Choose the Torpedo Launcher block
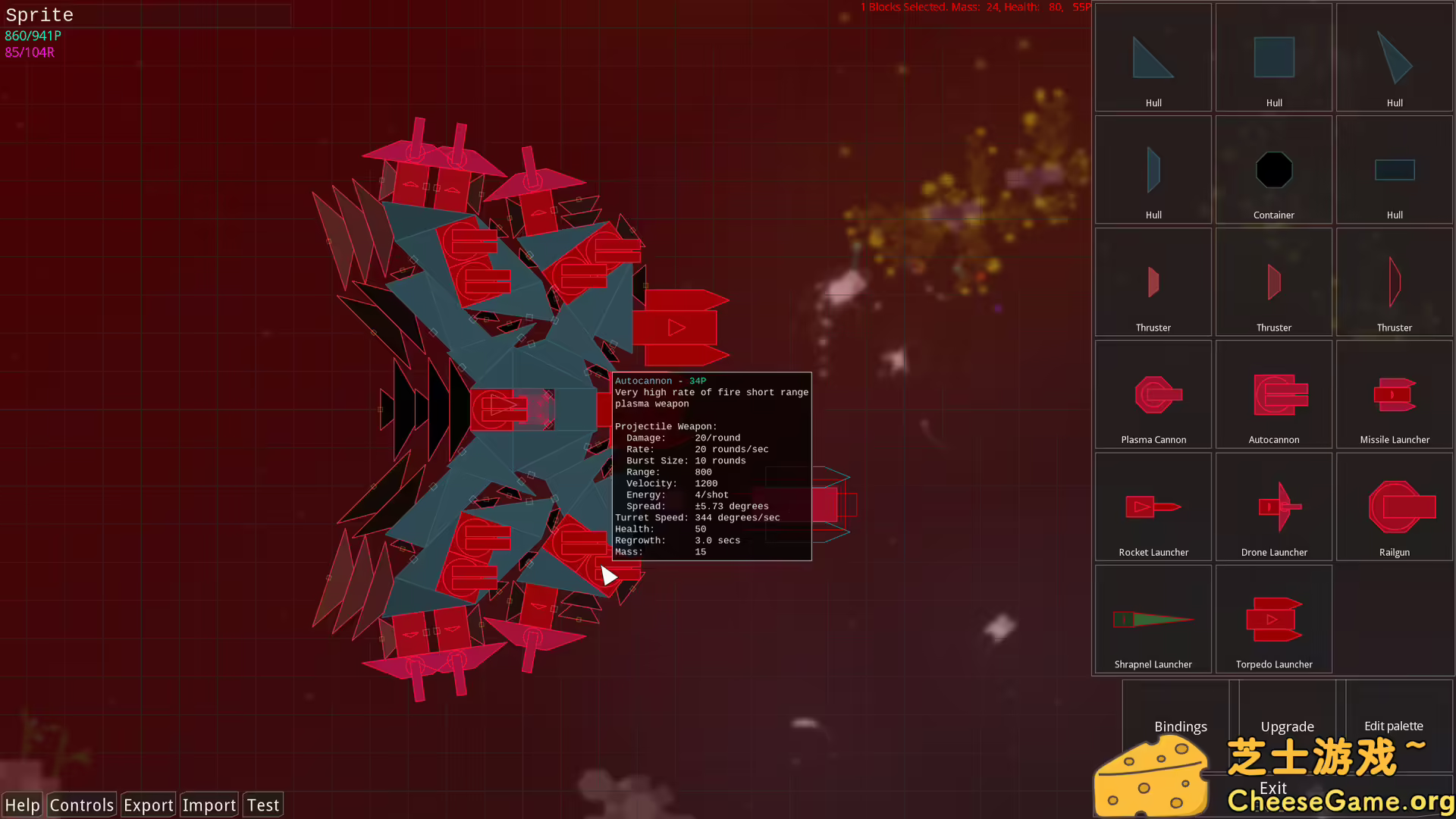Image resolution: width=1456 pixels, height=819 pixels. (1273, 618)
